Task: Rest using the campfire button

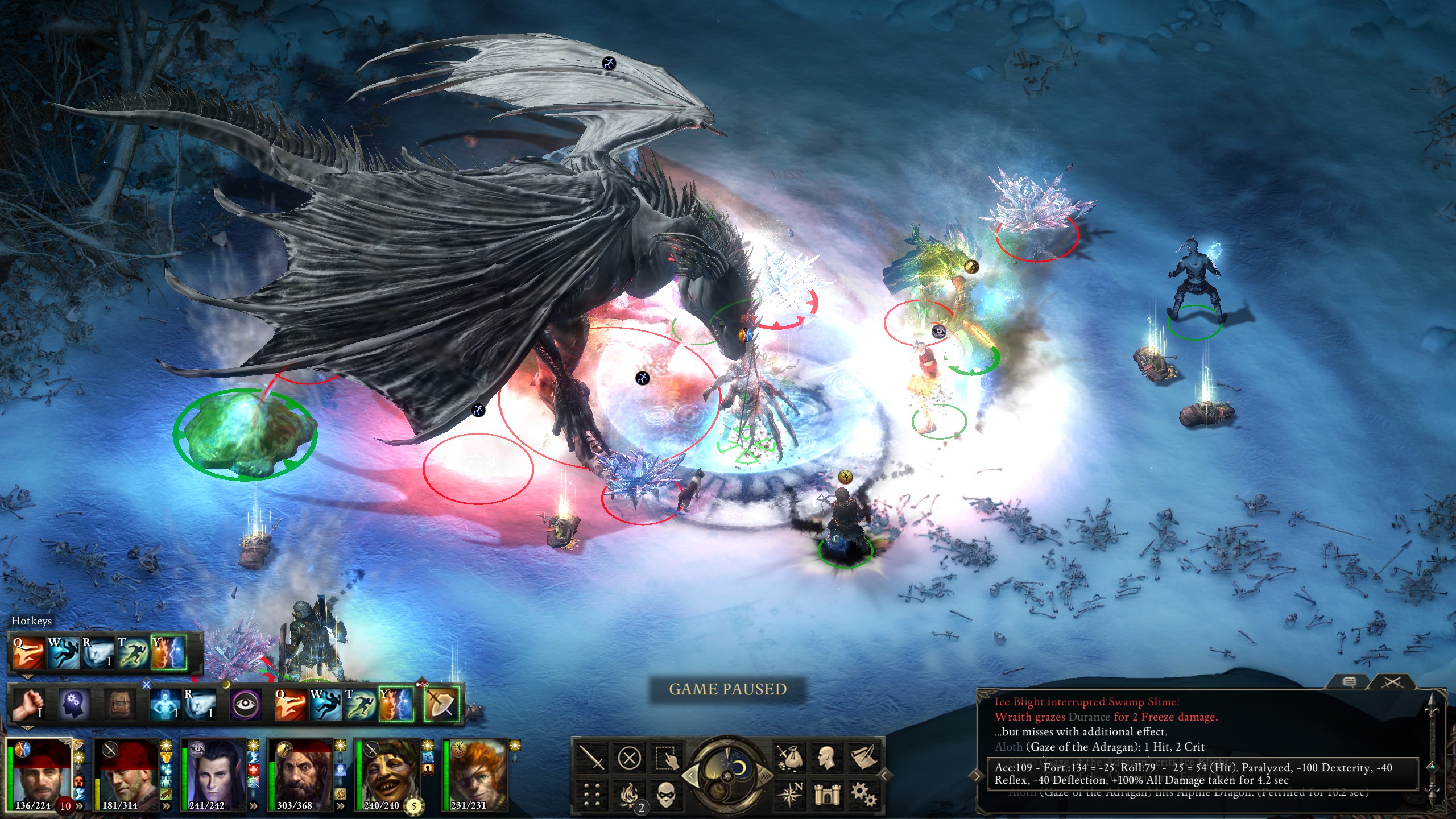Action: (629, 794)
